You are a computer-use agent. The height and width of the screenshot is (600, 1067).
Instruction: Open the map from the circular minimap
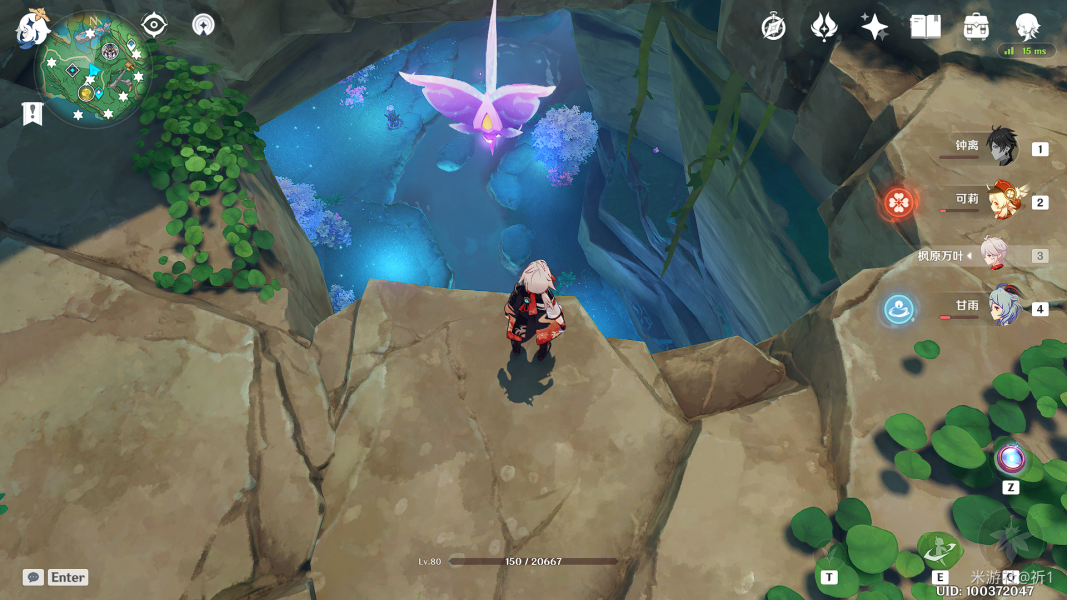[94, 70]
